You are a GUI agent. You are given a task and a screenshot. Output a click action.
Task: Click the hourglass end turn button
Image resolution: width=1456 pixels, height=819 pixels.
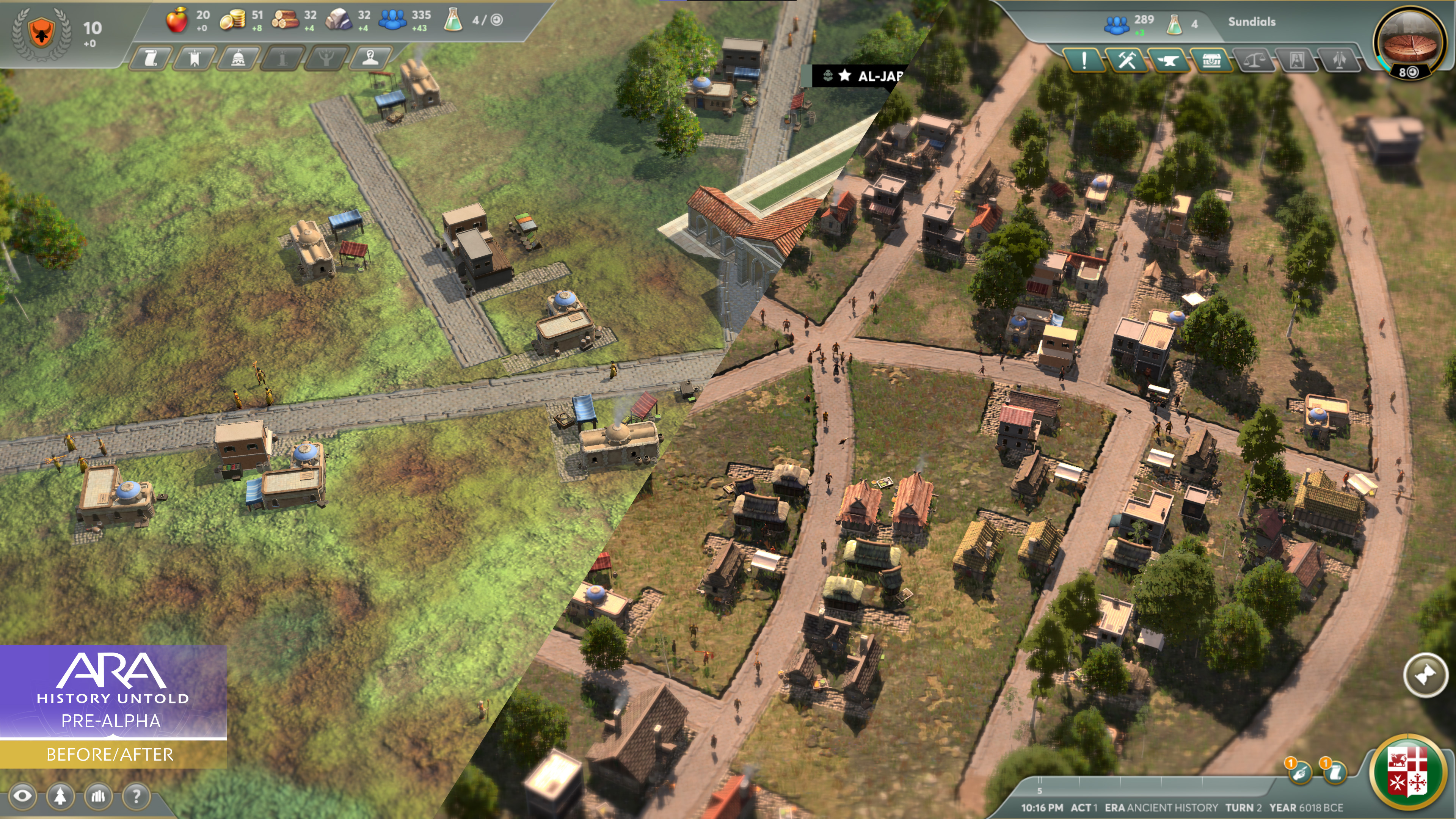(1425, 675)
